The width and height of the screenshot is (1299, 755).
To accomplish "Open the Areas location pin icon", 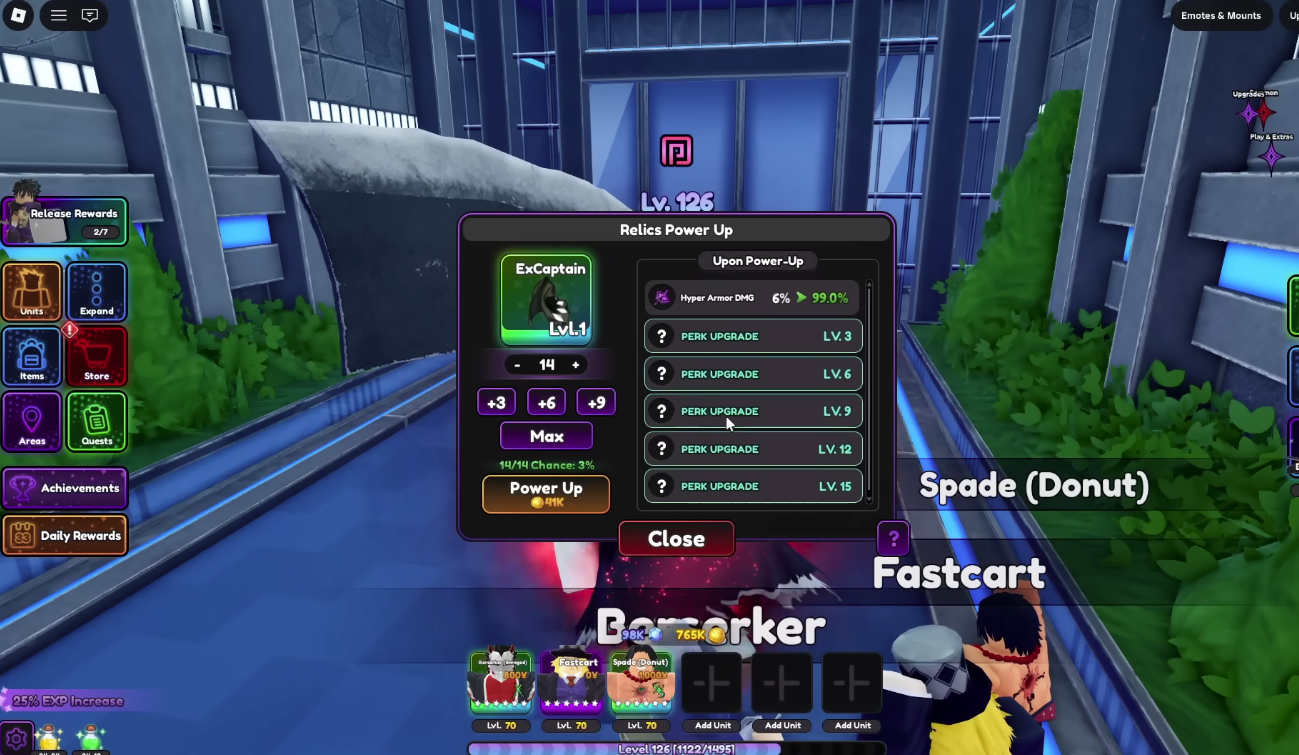I will click(x=32, y=421).
